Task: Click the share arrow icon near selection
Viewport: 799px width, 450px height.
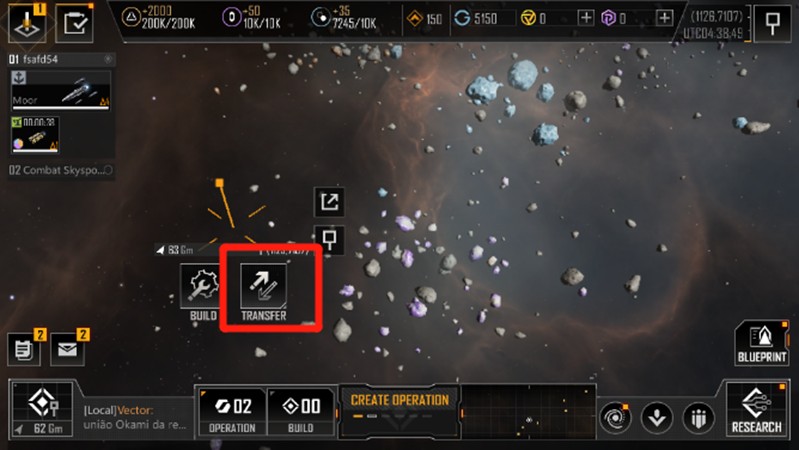Action: 329,202
